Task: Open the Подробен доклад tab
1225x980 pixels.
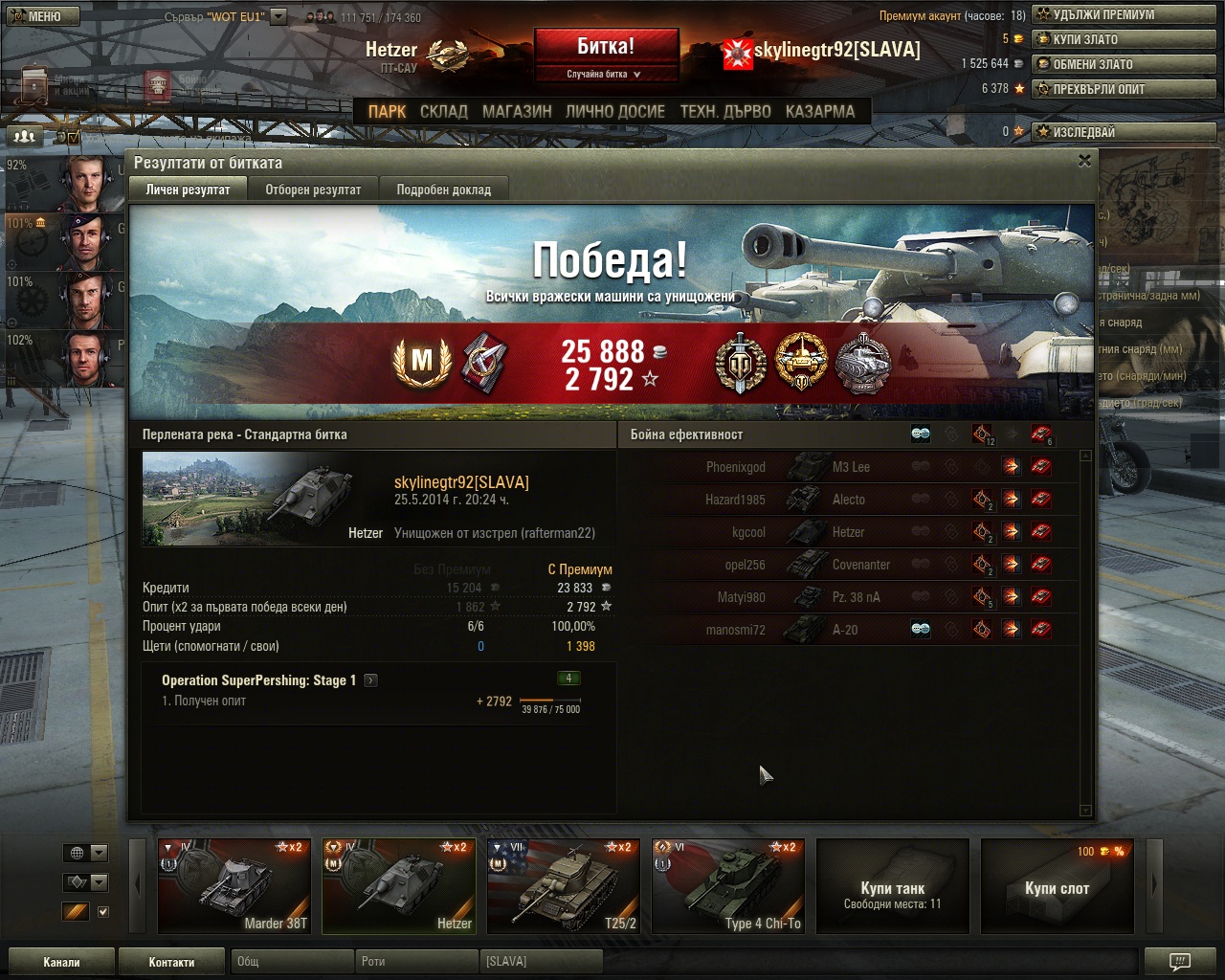Action: 443,189
